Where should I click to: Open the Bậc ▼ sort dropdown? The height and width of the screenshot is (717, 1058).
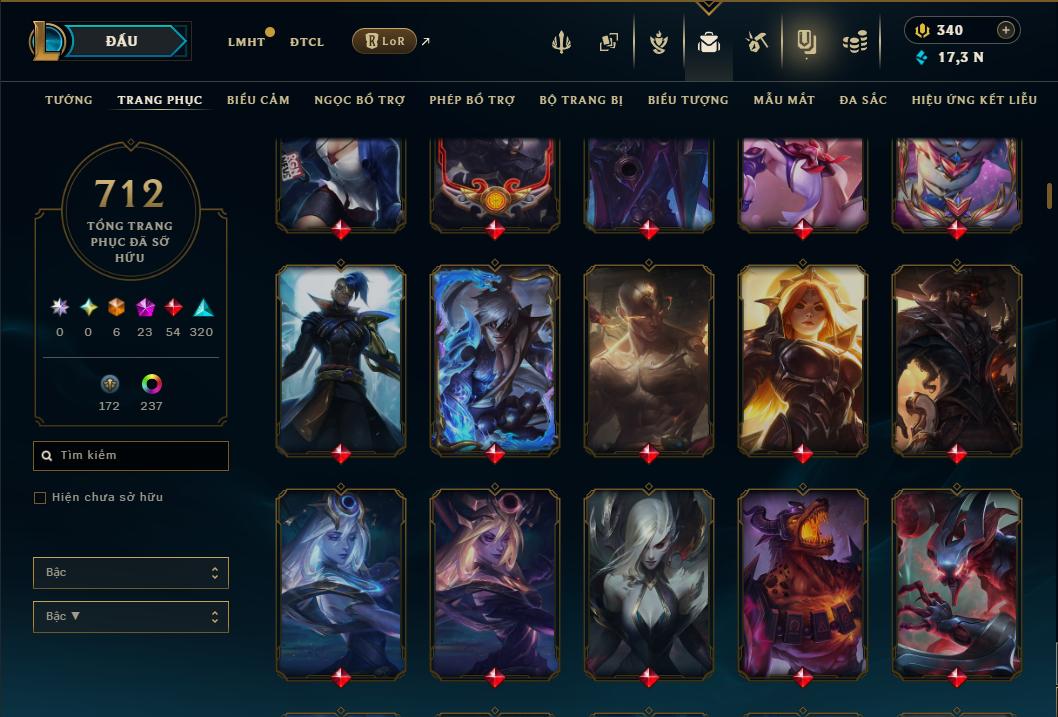click(x=131, y=616)
